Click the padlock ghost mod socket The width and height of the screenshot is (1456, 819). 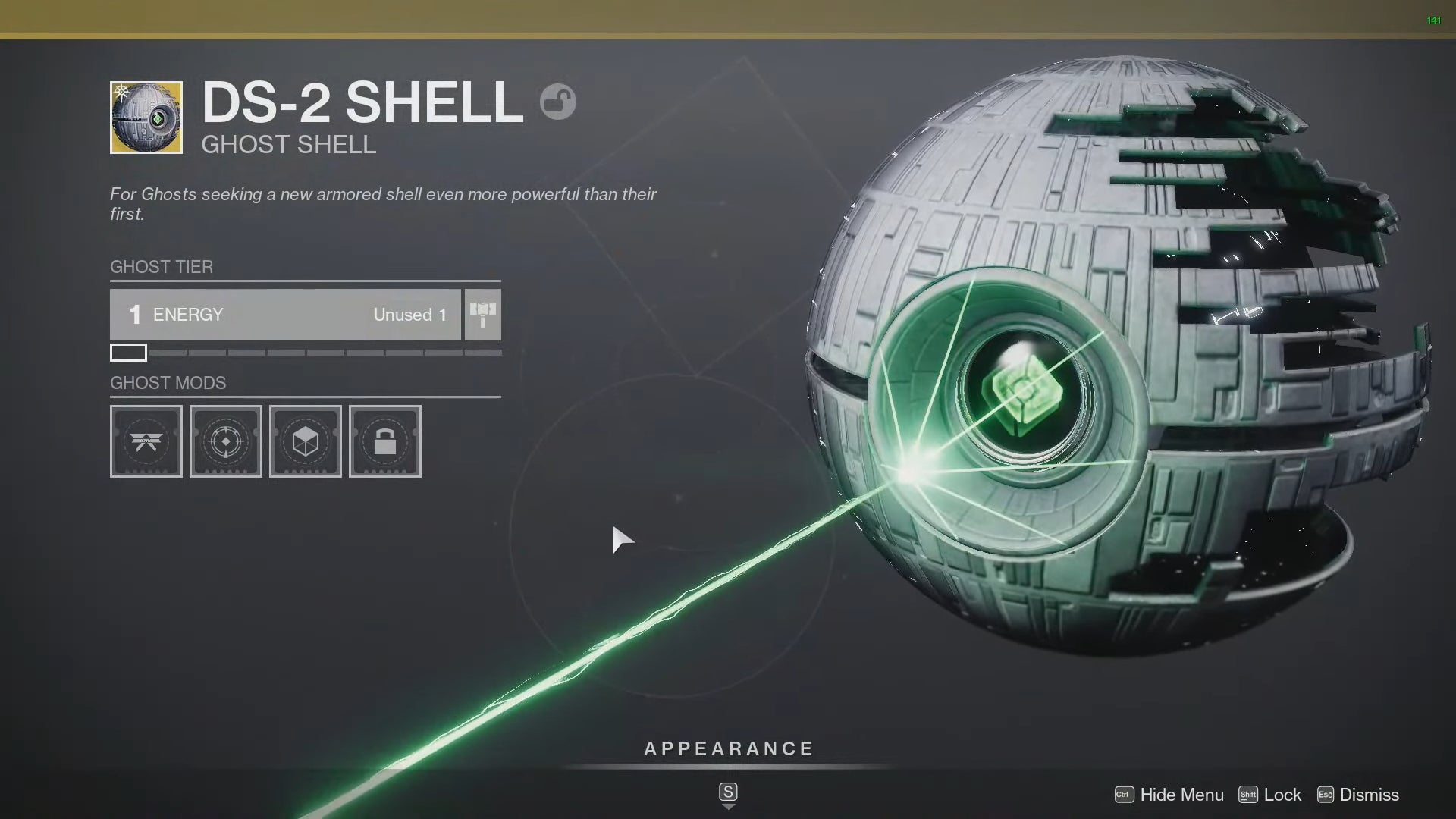[x=384, y=441]
